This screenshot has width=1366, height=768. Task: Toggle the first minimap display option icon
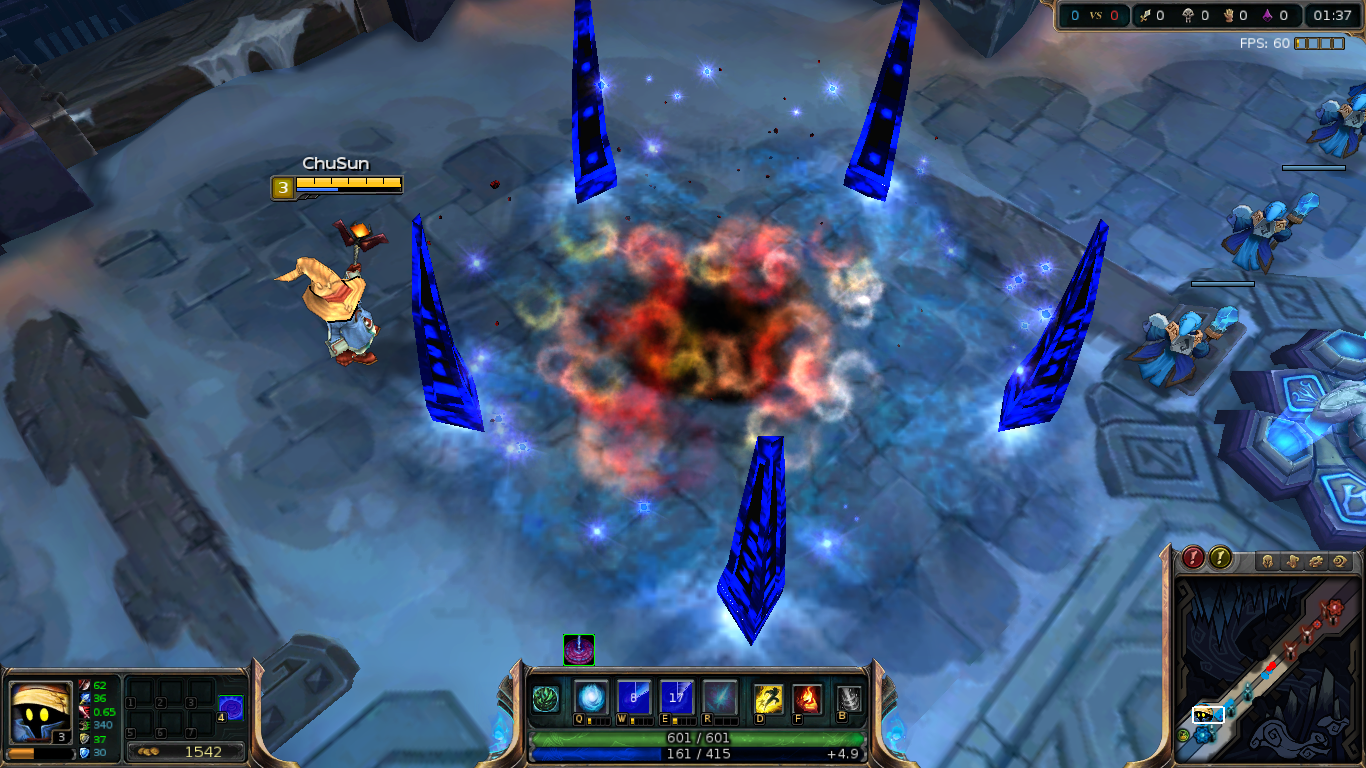[x=1267, y=561]
